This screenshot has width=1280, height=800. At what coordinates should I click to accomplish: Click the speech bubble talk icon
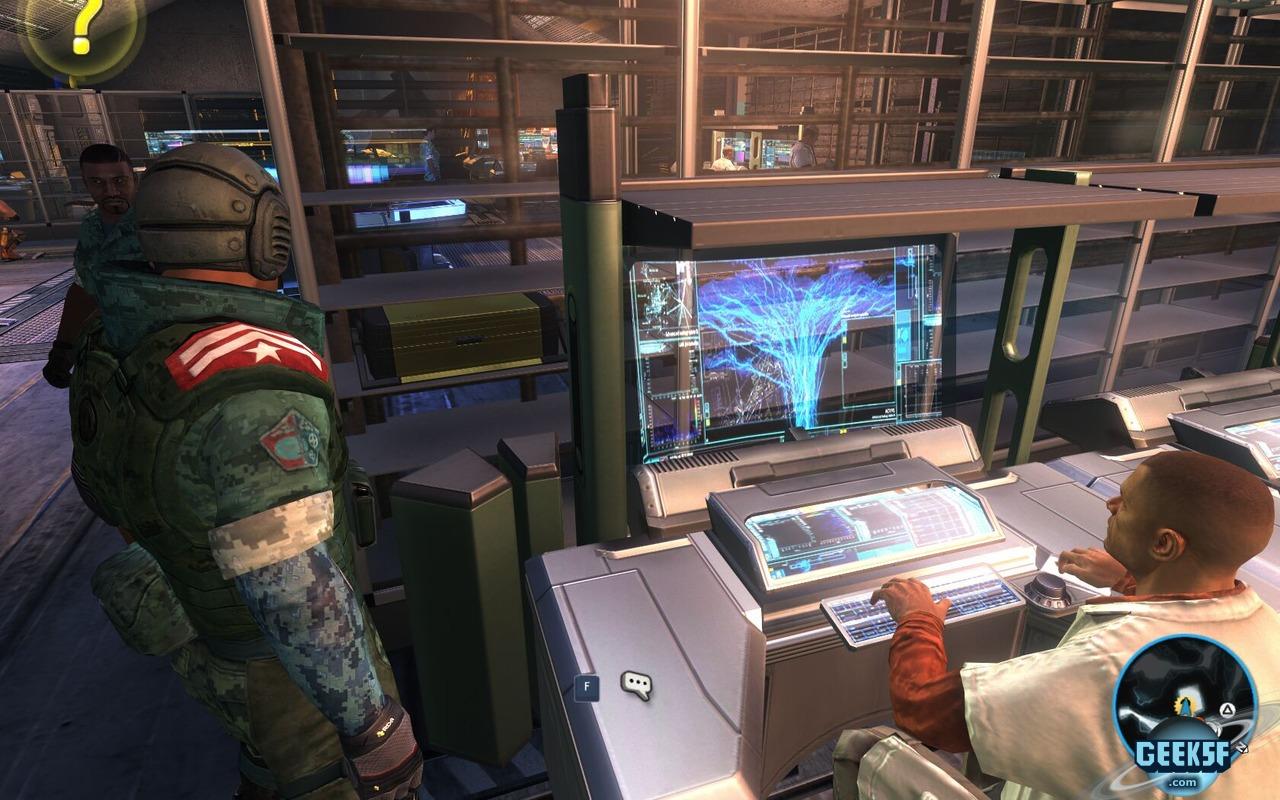point(636,685)
